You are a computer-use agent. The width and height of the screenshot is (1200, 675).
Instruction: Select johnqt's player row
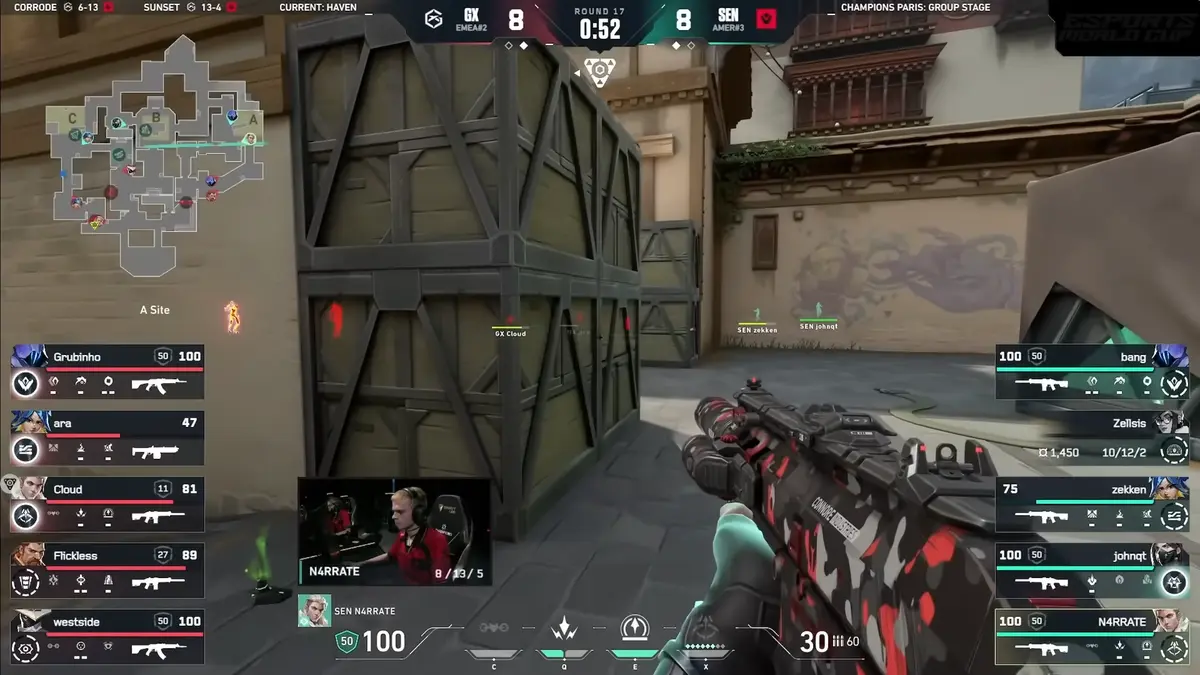coord(1092,569)
